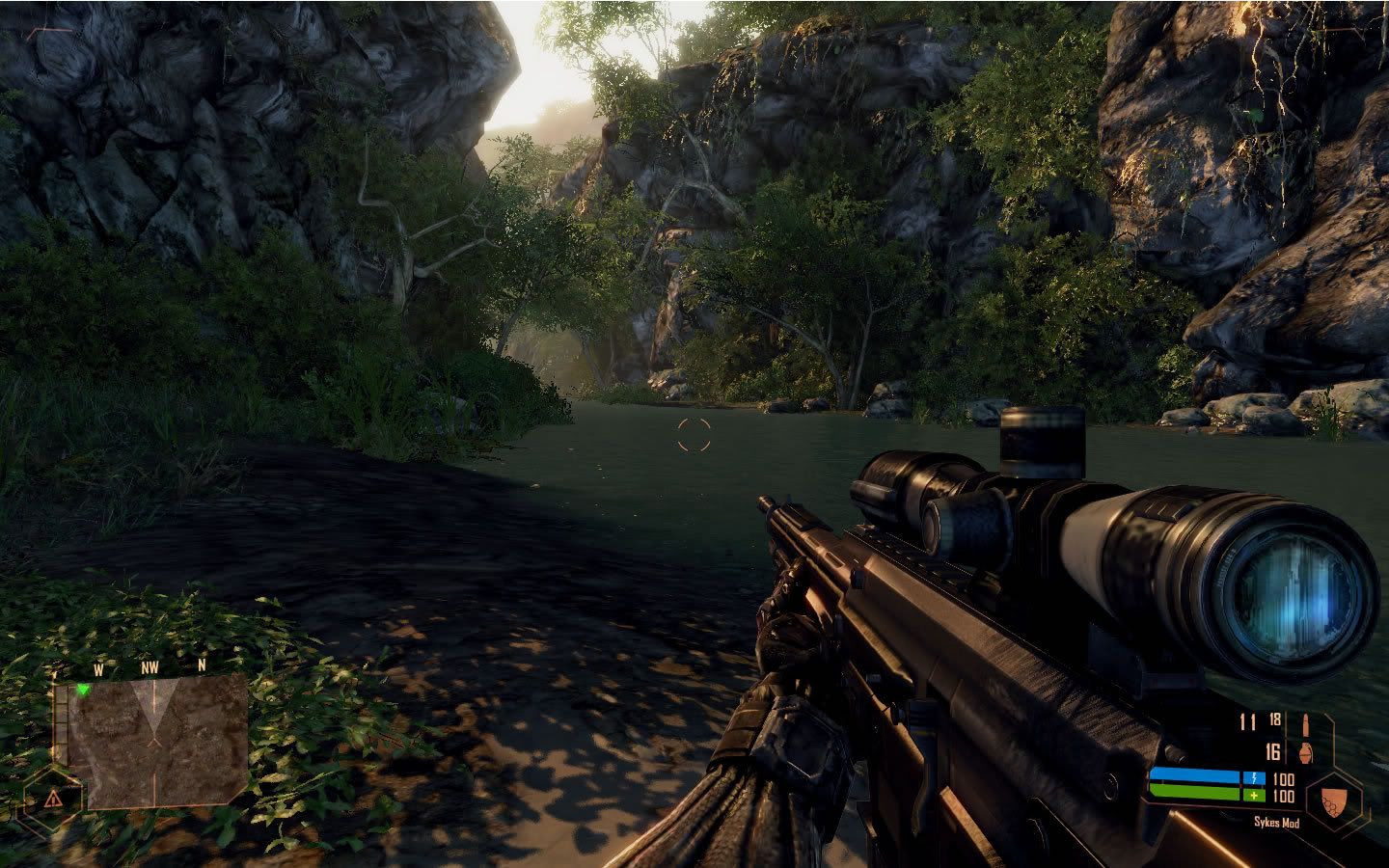This screenshot has height=868, width=1389.
Task: Click the warning triangle hexagon icon
Action: [51, 799]
